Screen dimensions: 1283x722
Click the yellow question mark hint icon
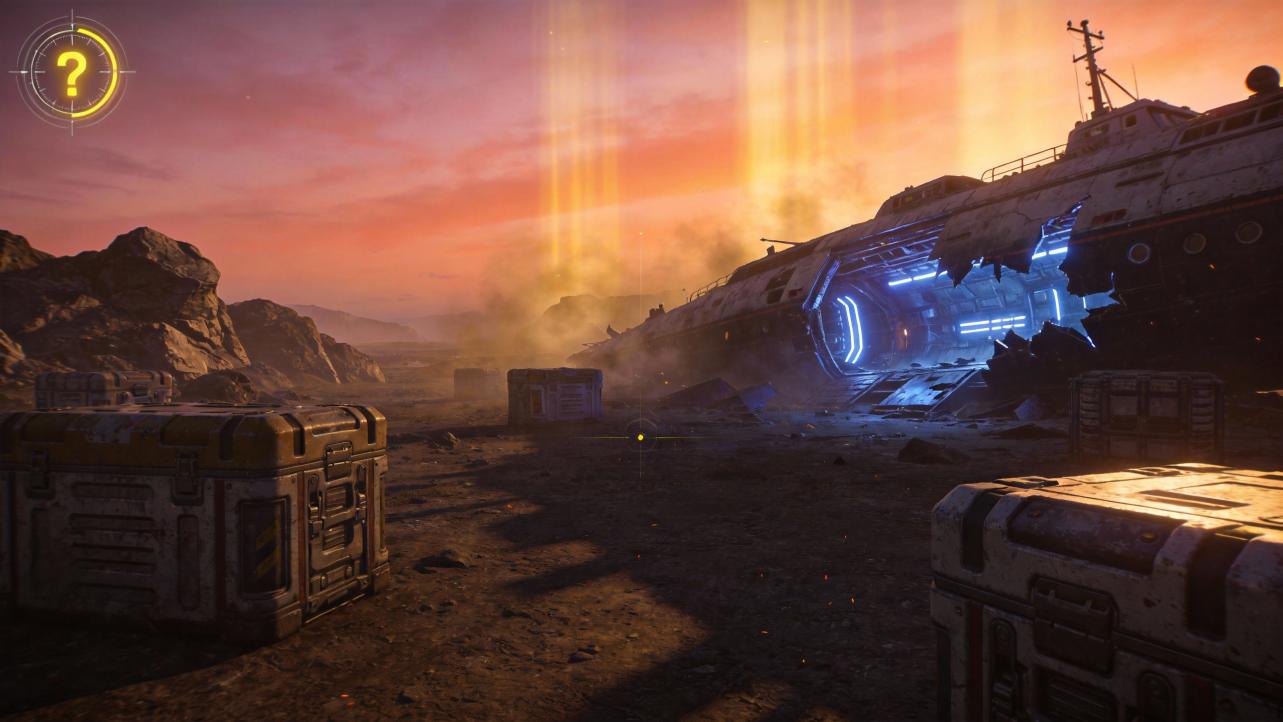pos(72,72)
